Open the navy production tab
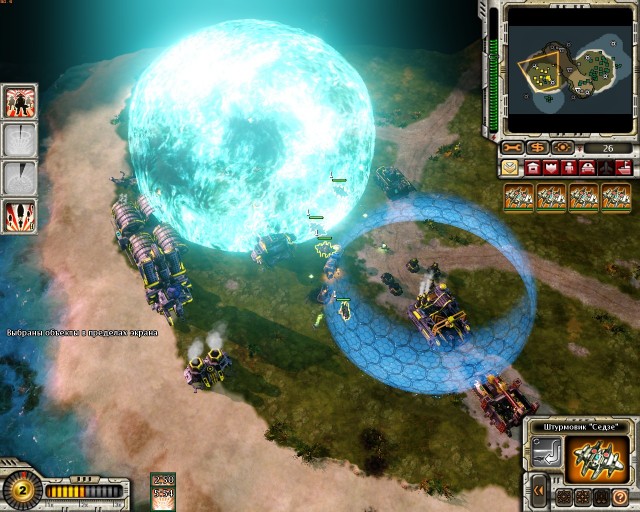 click(x=625, y=168)
